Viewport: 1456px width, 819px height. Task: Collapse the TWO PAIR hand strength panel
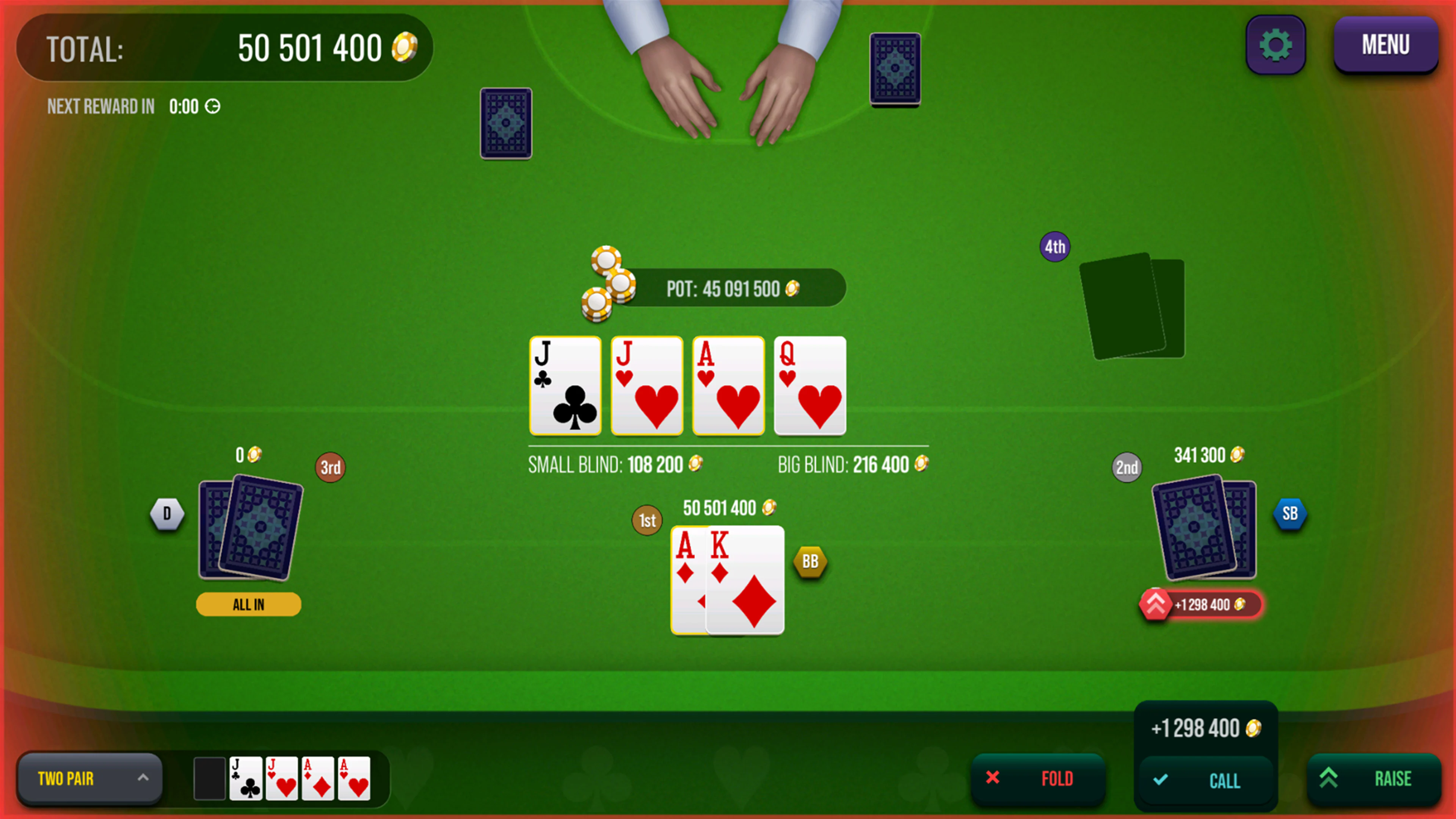(143, 778)
